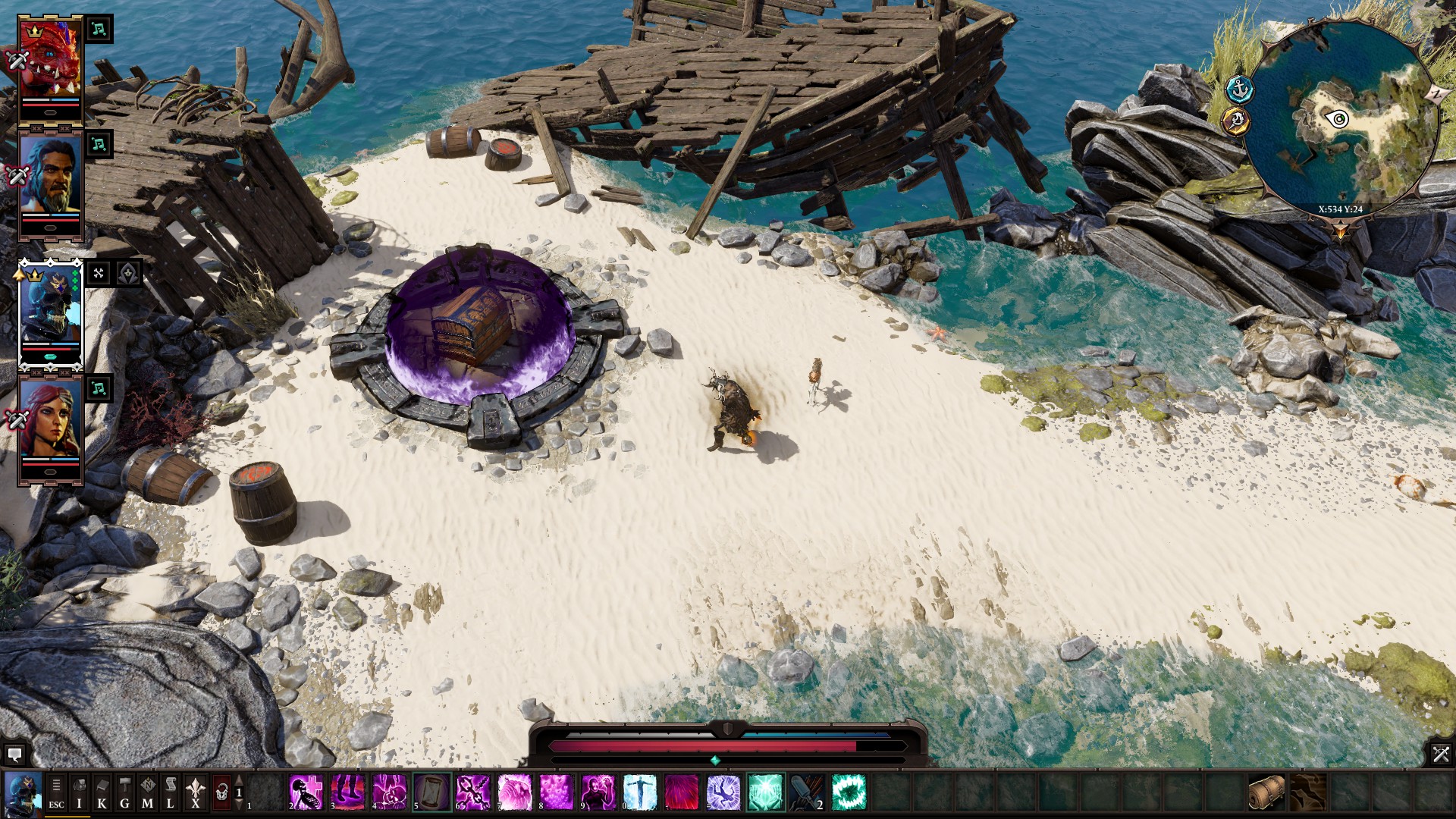Open the game menu with the ESC button

[x=56, y=793]
